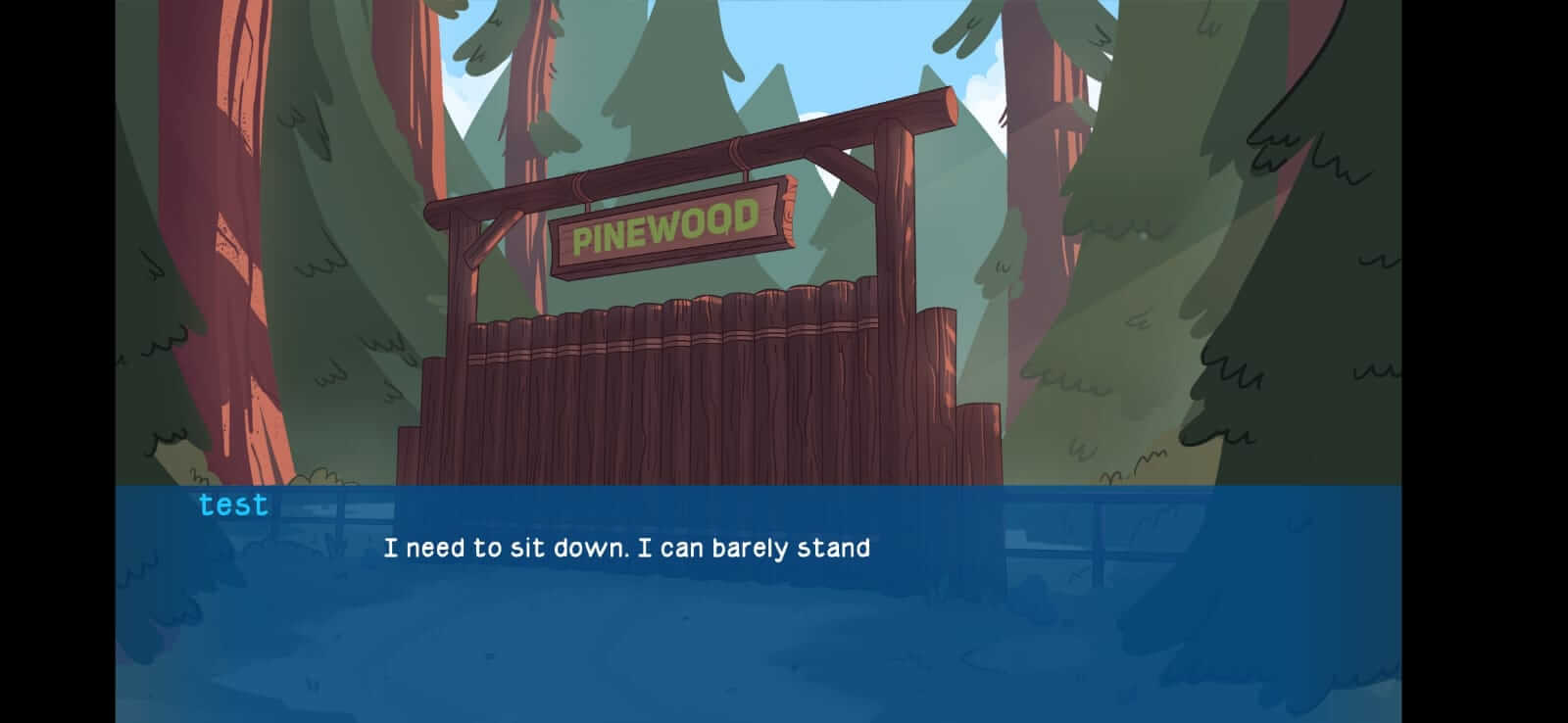Image resolution: width=1568 pixels, height=723 pixels.
Task: Click the cloud near the top center
Action: [980, 83]
